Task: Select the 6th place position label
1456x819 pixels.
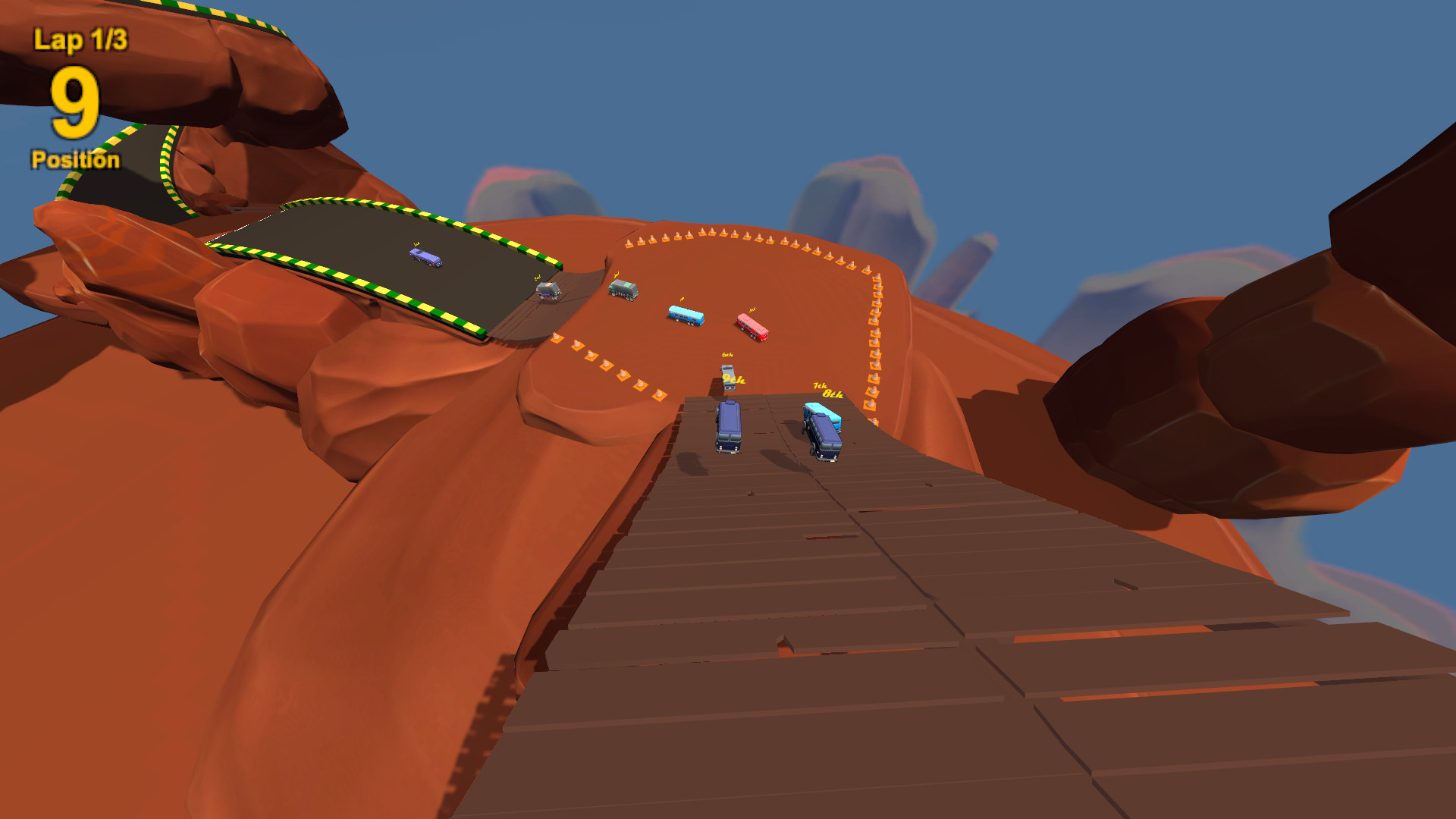Action: coord(727,354)
